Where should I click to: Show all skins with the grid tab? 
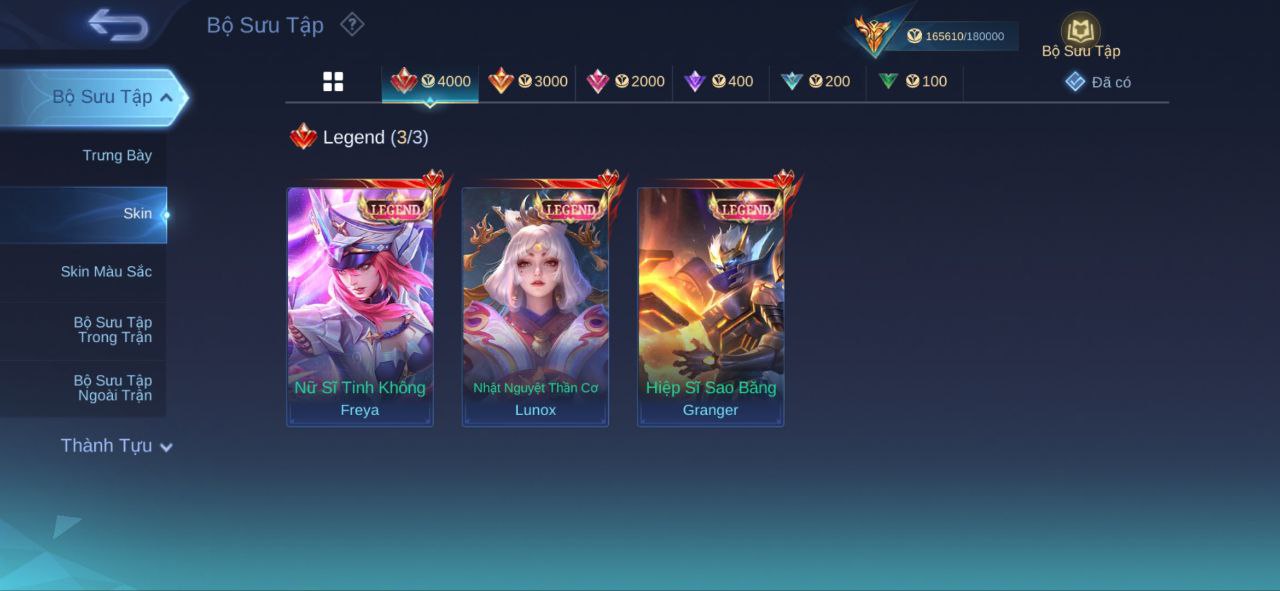tap(333, 82)
